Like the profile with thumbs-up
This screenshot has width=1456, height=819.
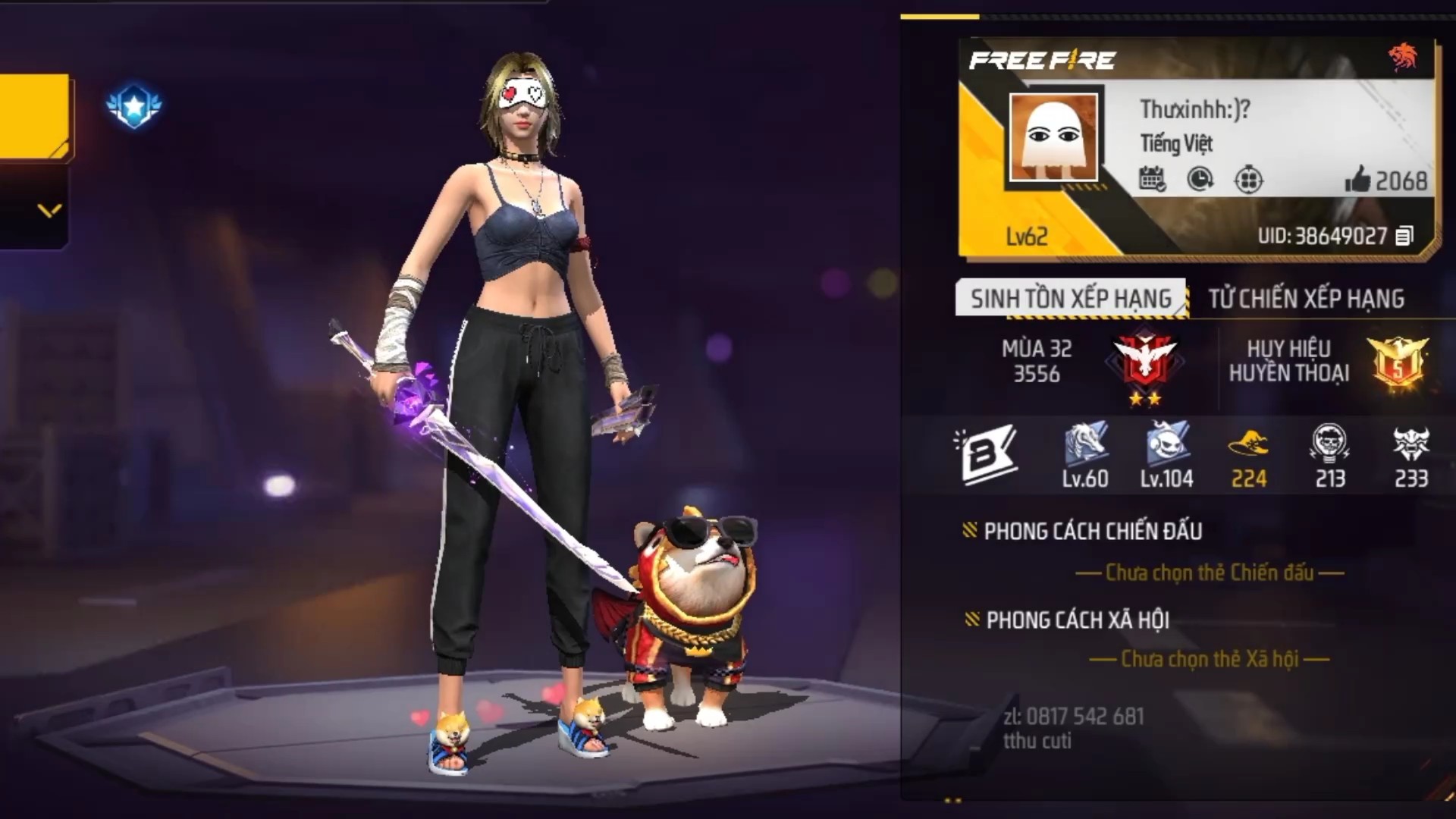pyautogui.click(x=1357, y=180)
